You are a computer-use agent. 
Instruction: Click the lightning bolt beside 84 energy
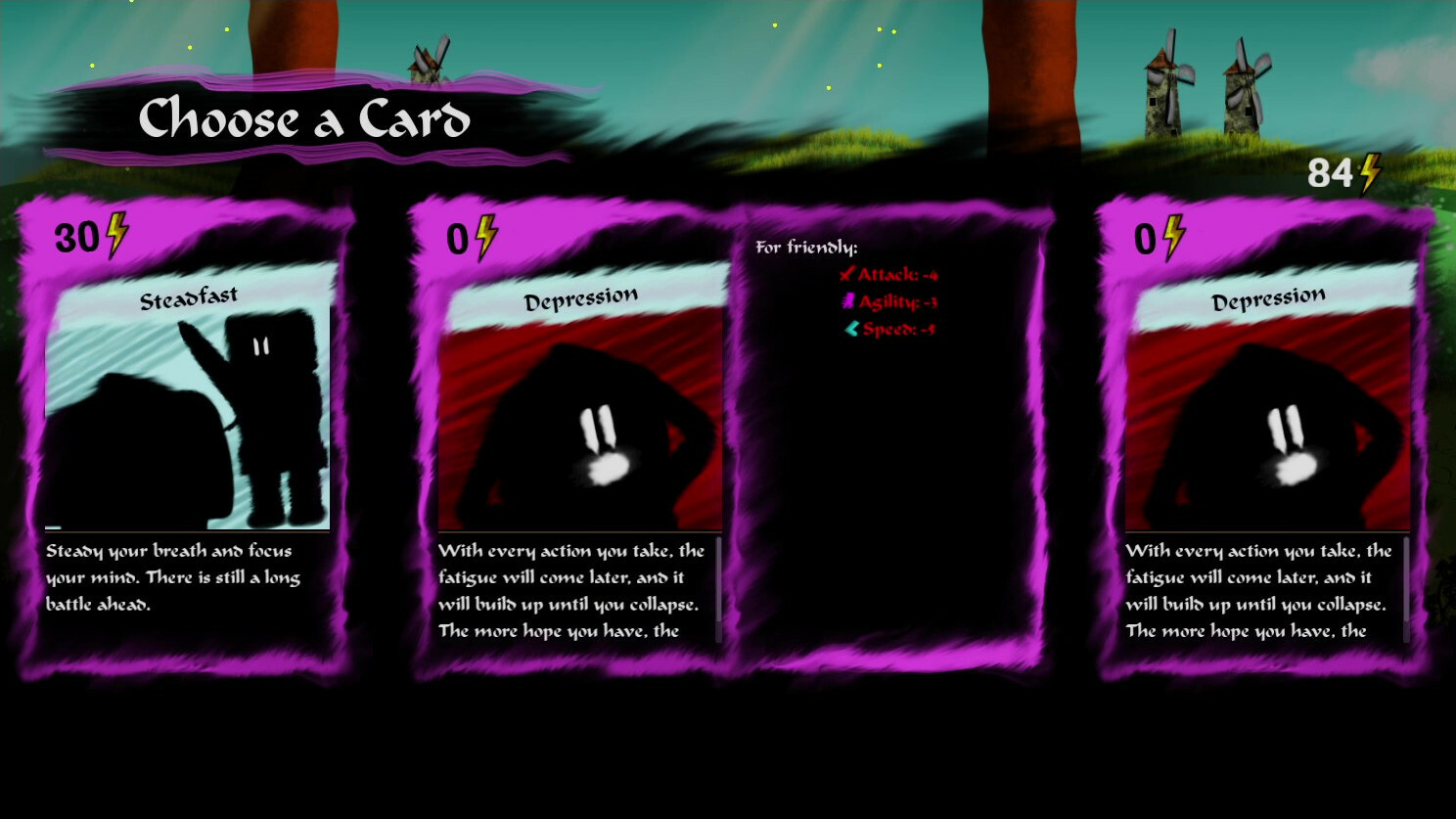(x=1368, y=172)
